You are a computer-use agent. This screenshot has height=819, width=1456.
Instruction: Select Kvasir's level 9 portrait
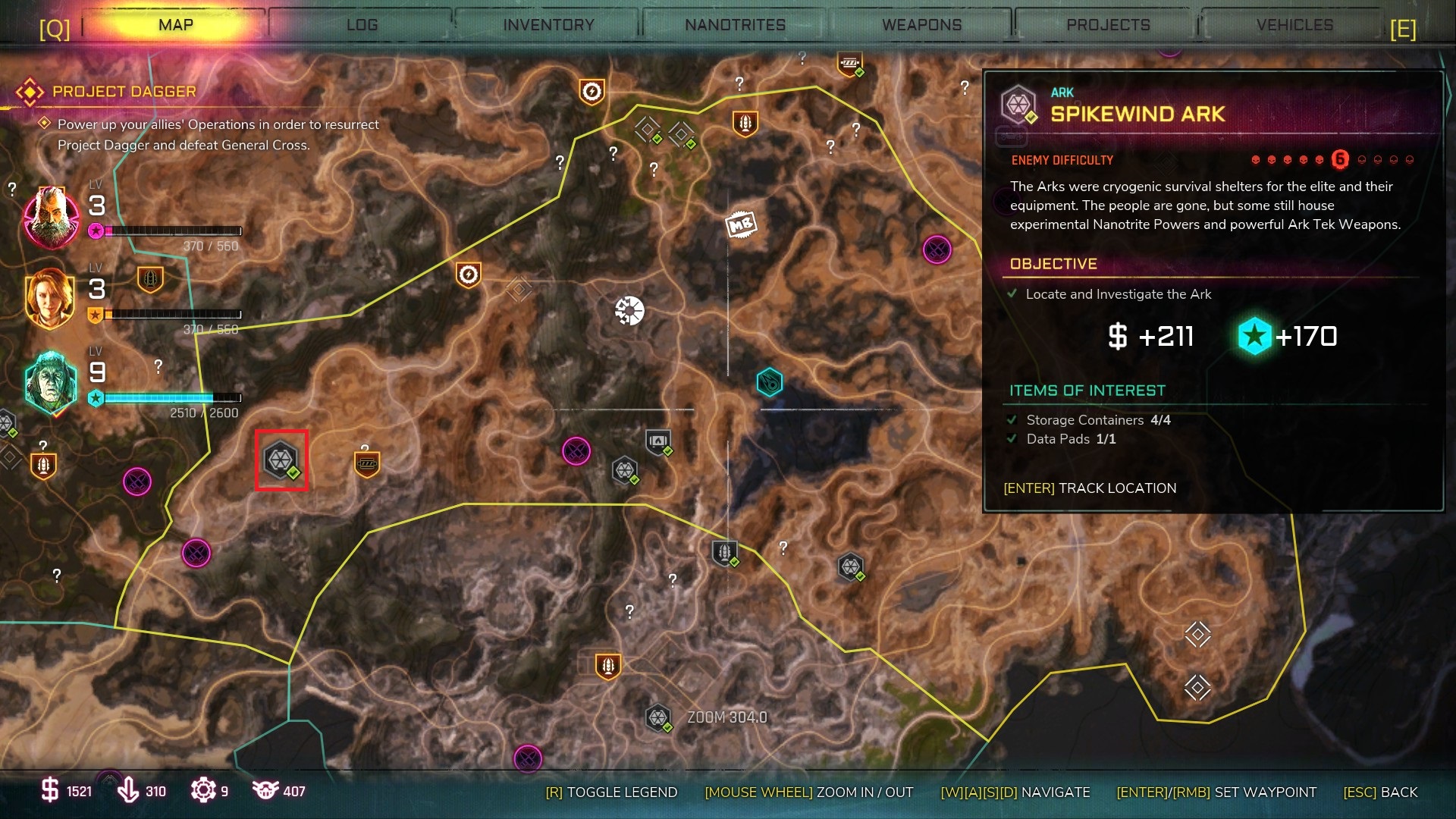52,385
